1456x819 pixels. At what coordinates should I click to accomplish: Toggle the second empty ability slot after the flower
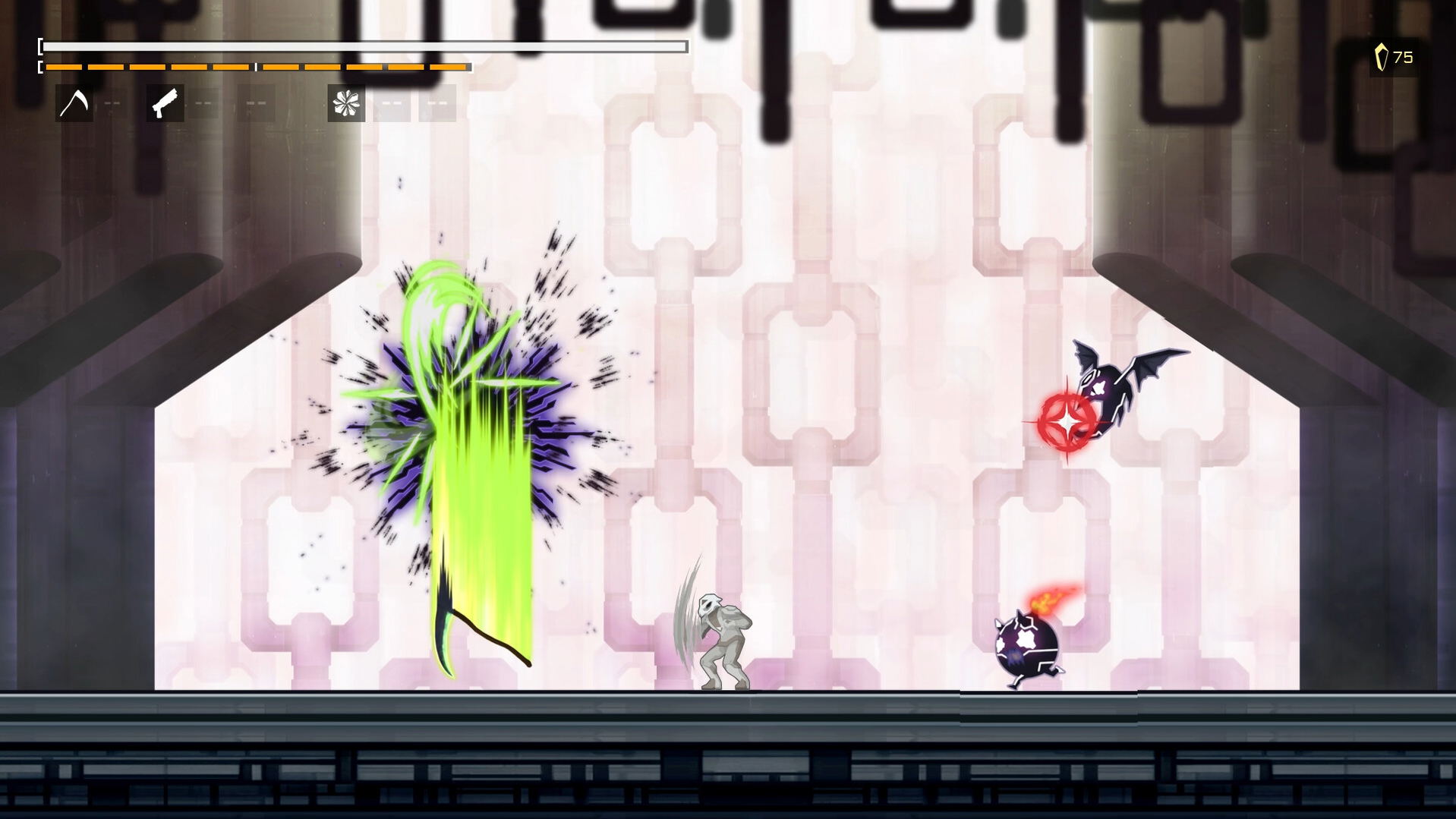point(437,102)
